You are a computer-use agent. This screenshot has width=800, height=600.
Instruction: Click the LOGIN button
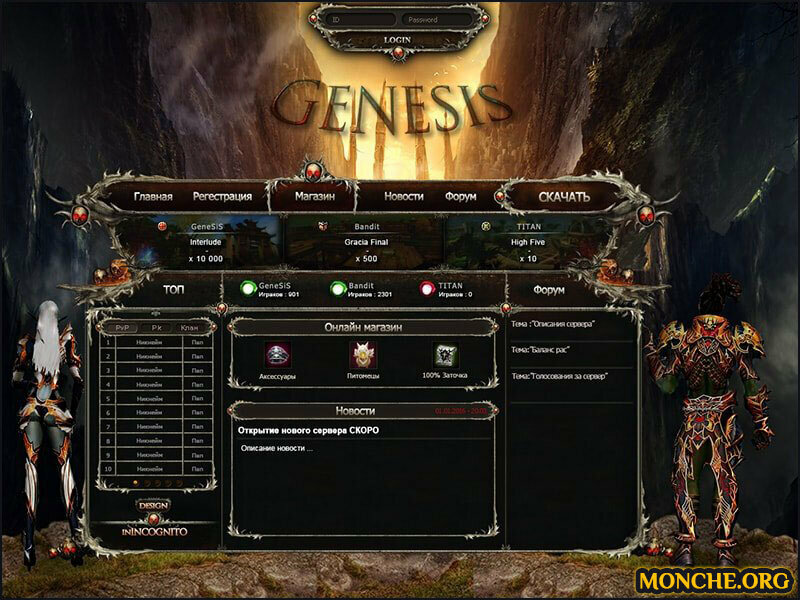397,40
